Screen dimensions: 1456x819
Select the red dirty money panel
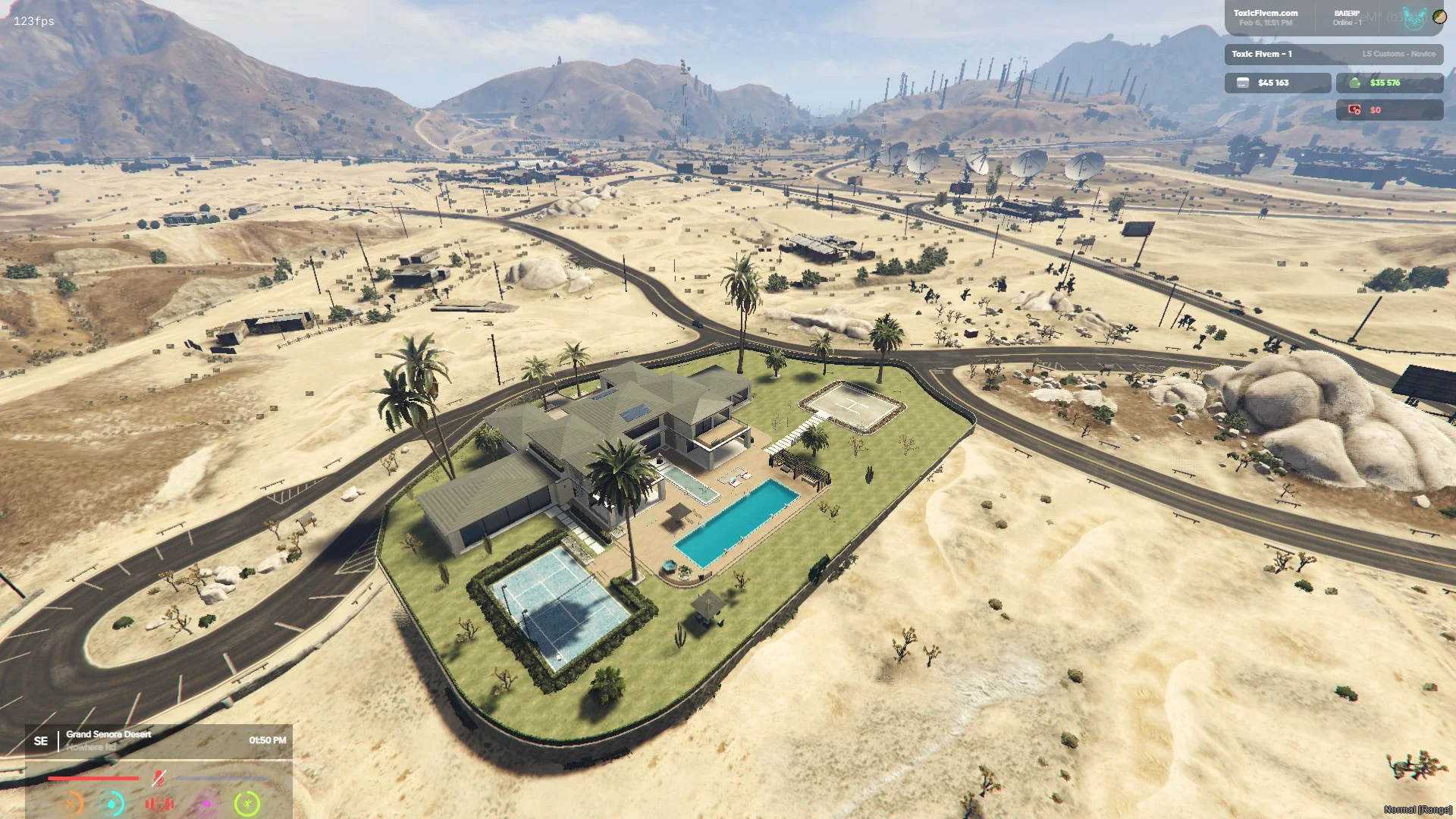pyautogui.click(x=1389, y=110)
